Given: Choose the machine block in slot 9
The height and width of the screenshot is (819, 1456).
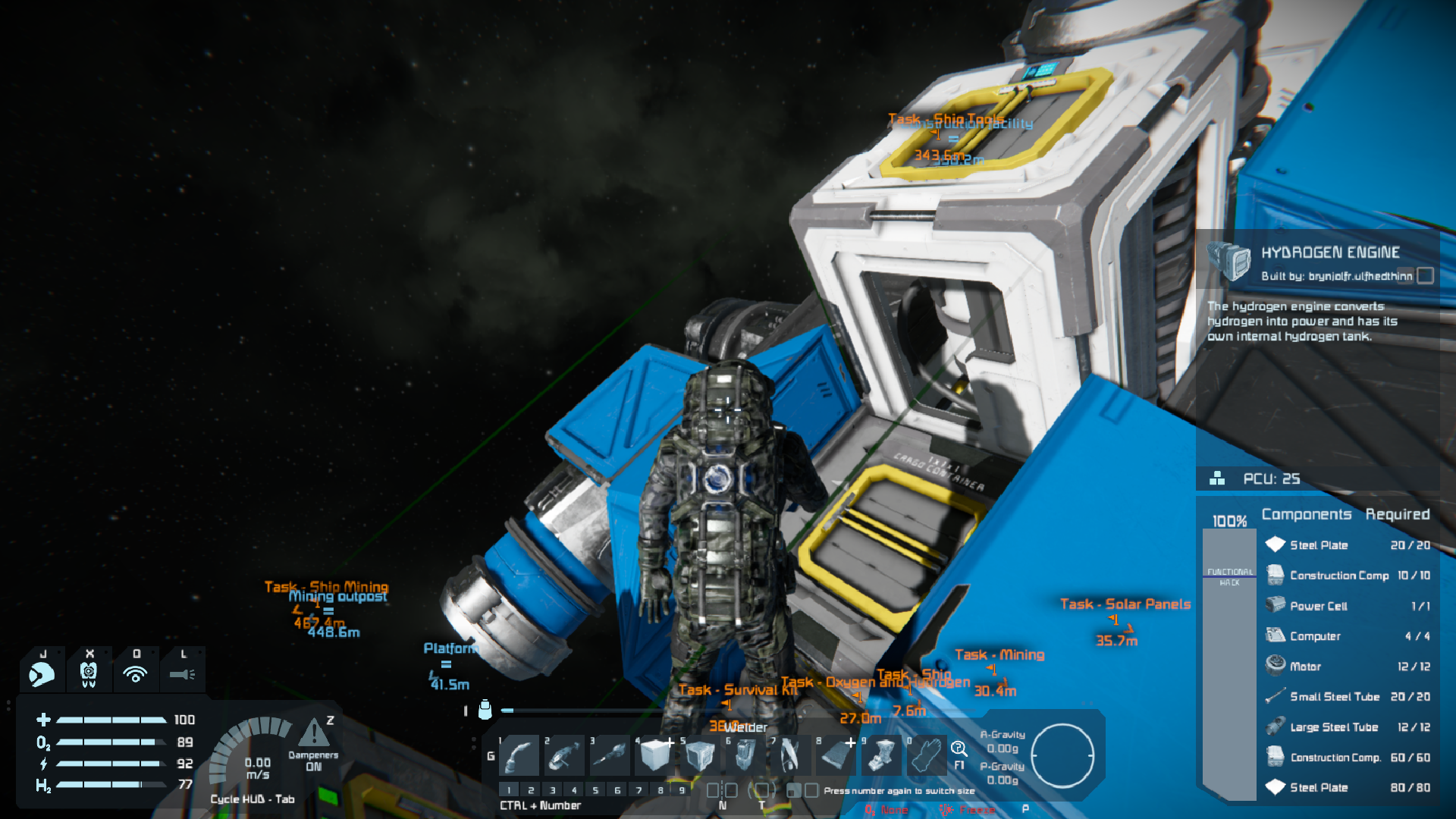Looking at the screenshot, I should point(881,755).
